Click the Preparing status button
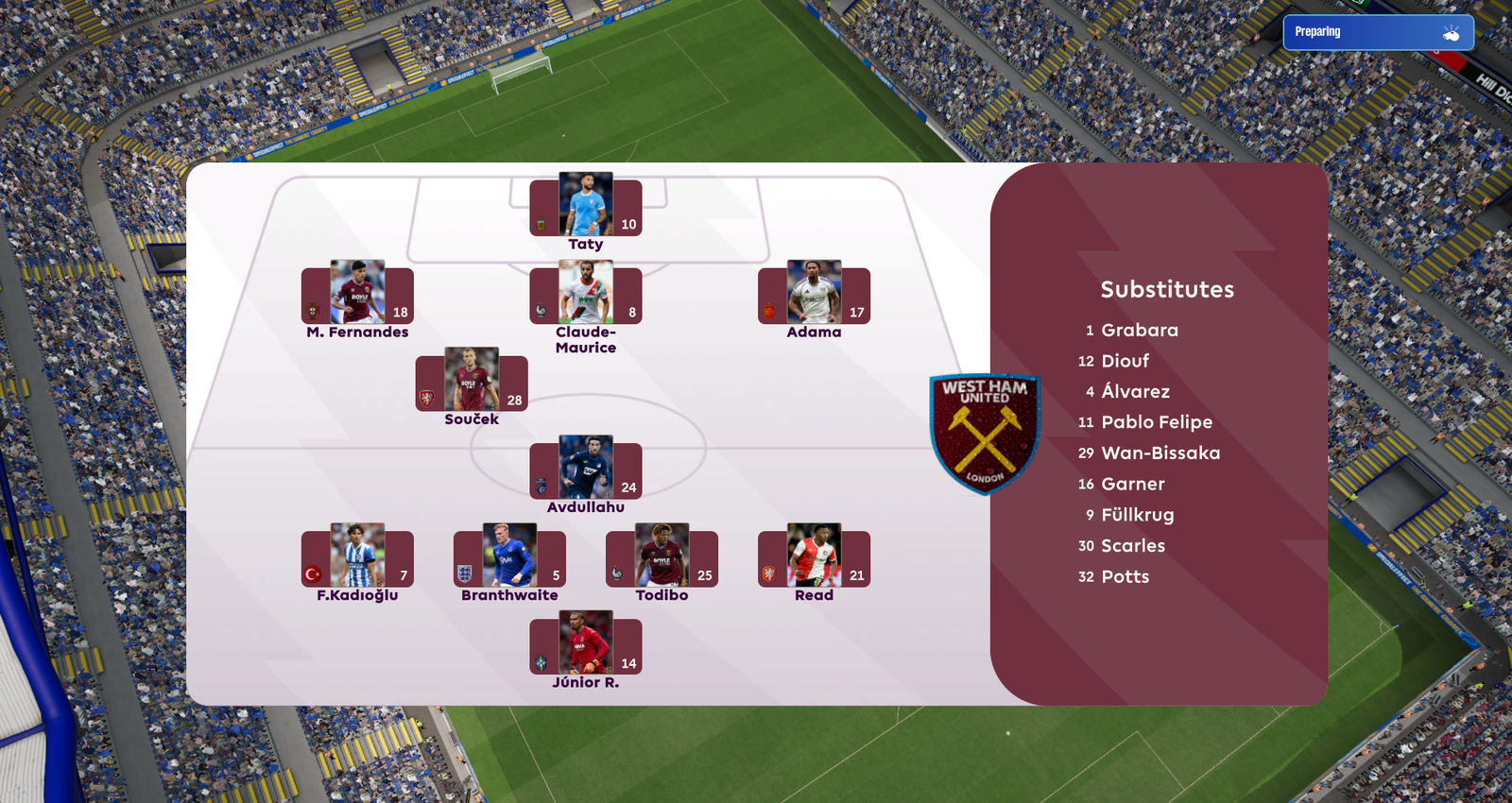The image size is (1512, 803). pyautogui.click(x=1377, y=32)
